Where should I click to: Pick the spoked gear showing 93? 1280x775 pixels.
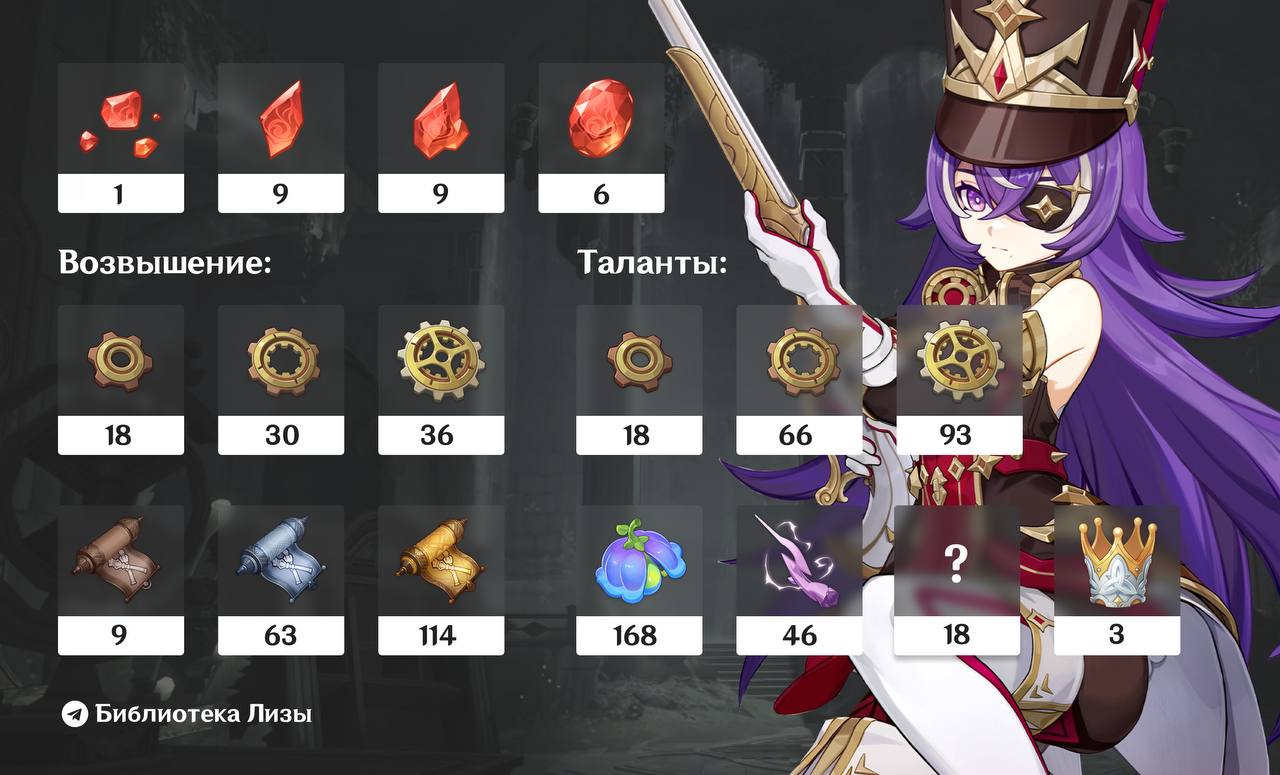958,377
